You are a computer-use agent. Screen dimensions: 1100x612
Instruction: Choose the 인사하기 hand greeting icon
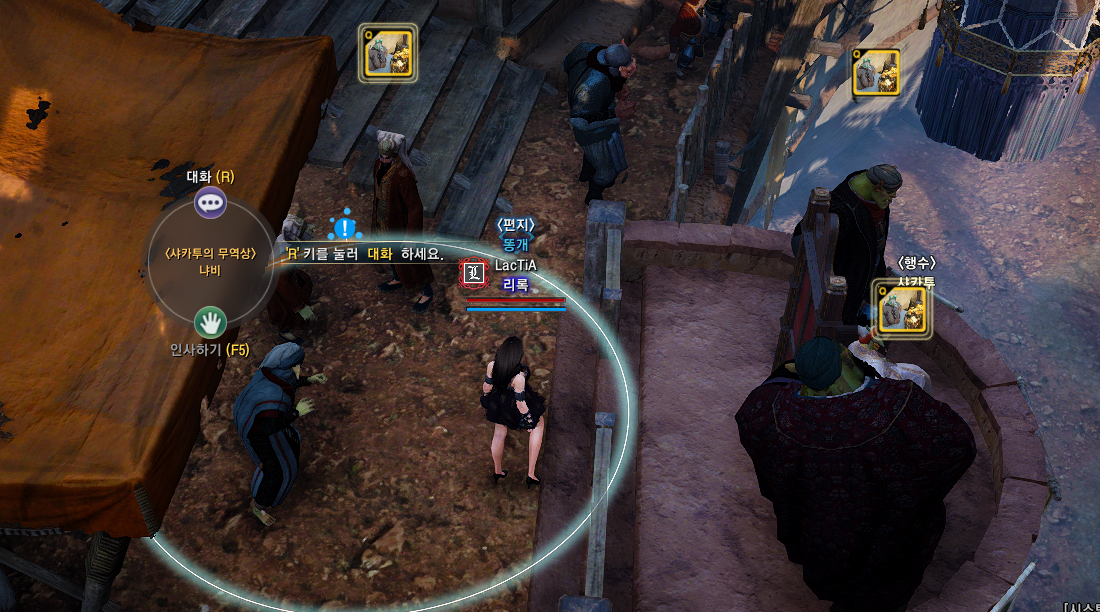pos(210,322)
